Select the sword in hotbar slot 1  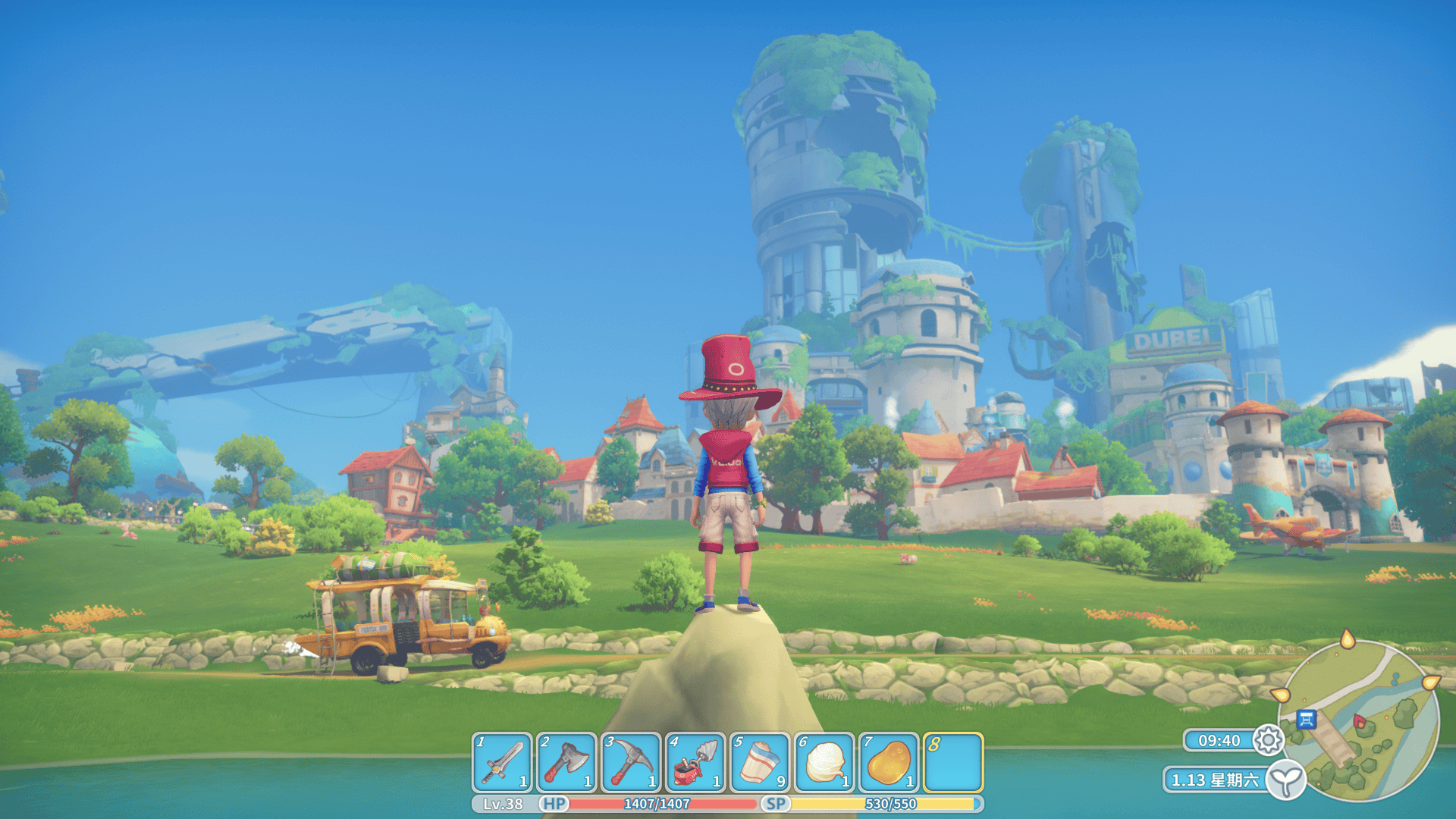click(502, 762)
